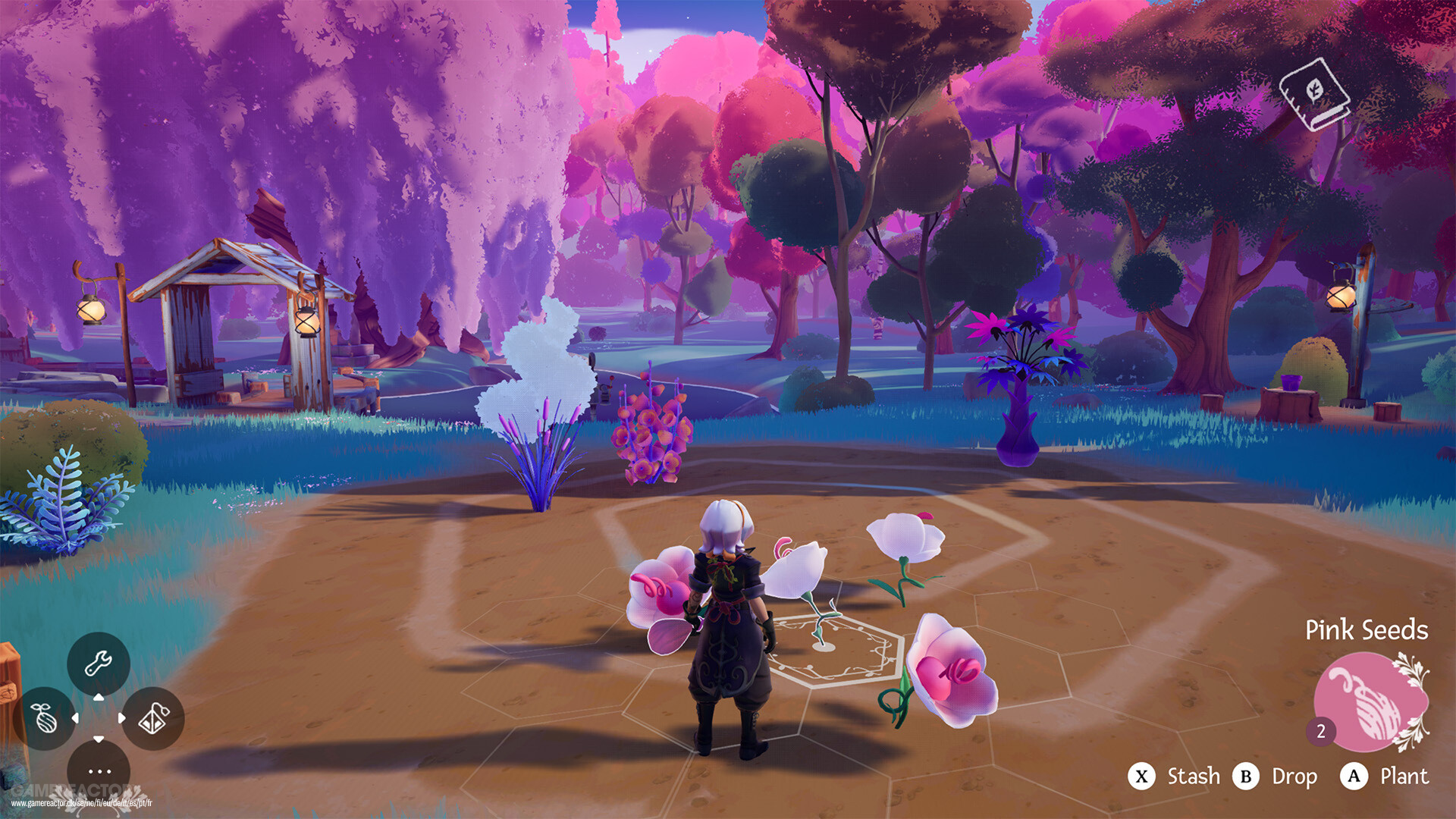
Task: Open the extra actions menu with three dots
Action: pyautogui.click(x=99, y=771)
